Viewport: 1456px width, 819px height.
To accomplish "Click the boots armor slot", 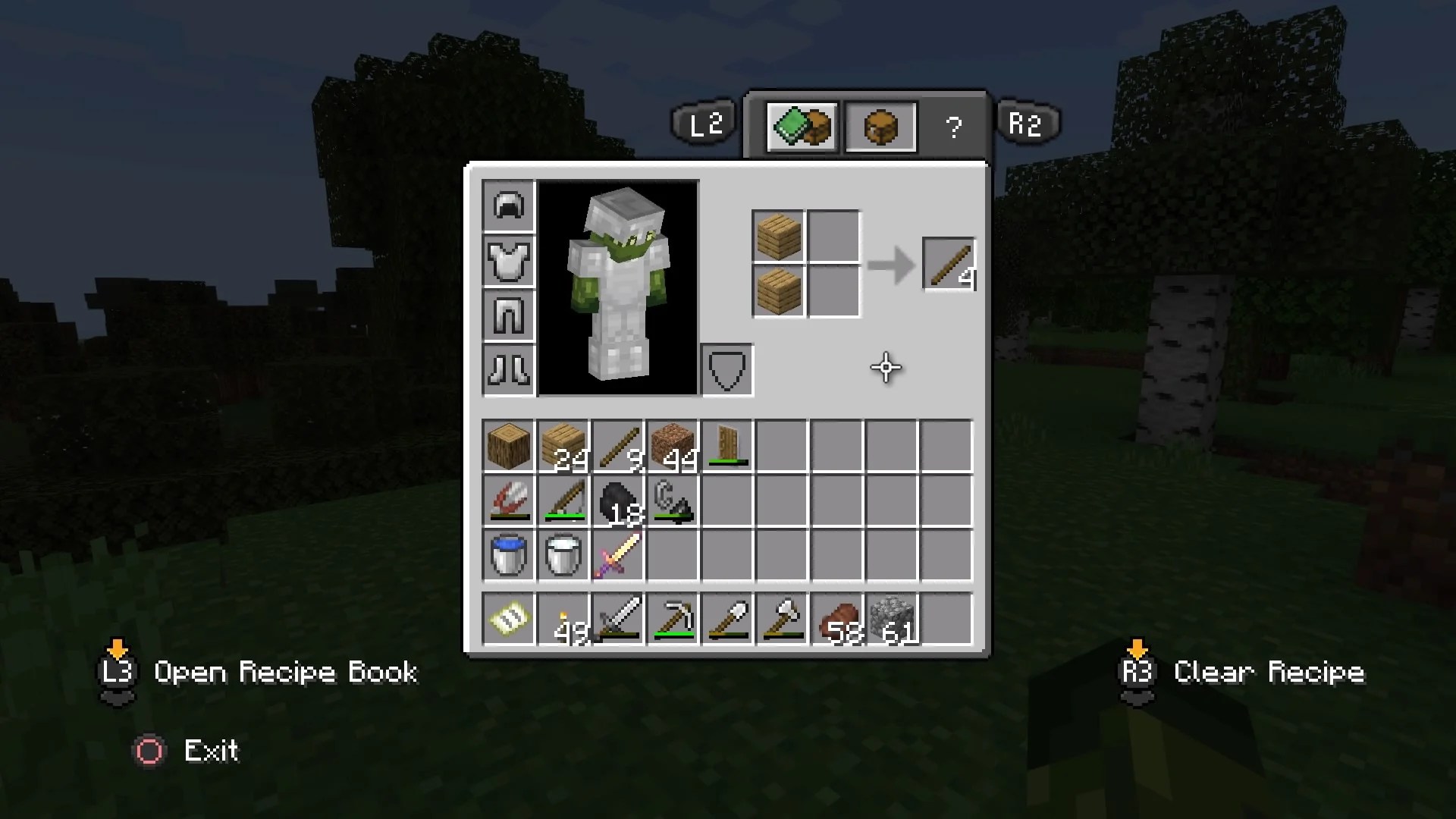I will (508, 369).
